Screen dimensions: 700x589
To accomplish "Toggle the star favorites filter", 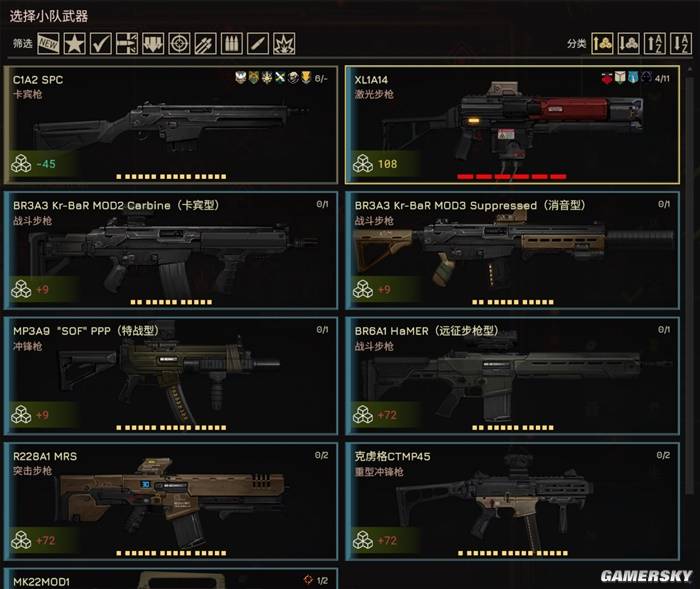I will click(x=74, y=43).
